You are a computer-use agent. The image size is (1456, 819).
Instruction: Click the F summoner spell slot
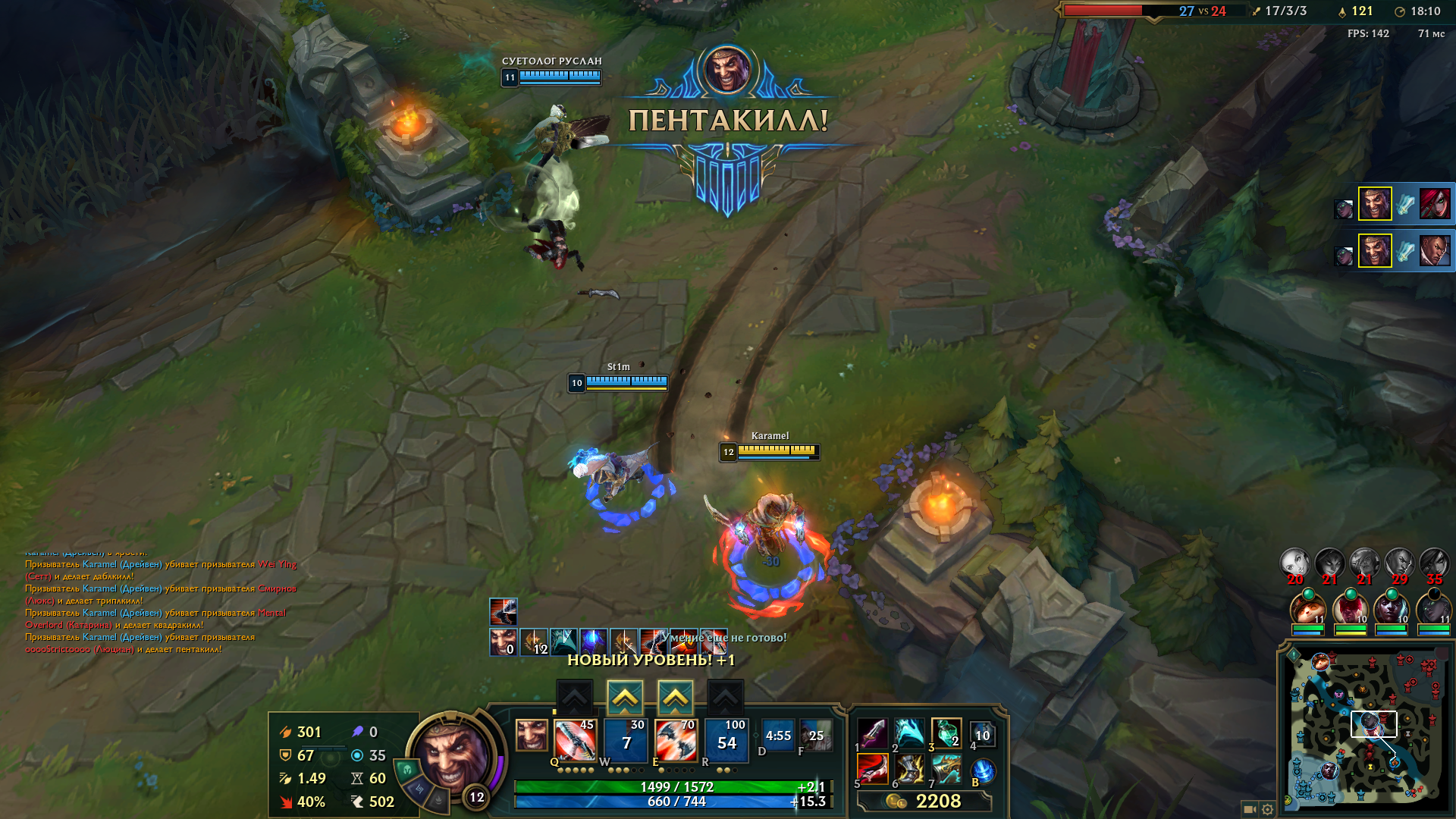[815, 736]
